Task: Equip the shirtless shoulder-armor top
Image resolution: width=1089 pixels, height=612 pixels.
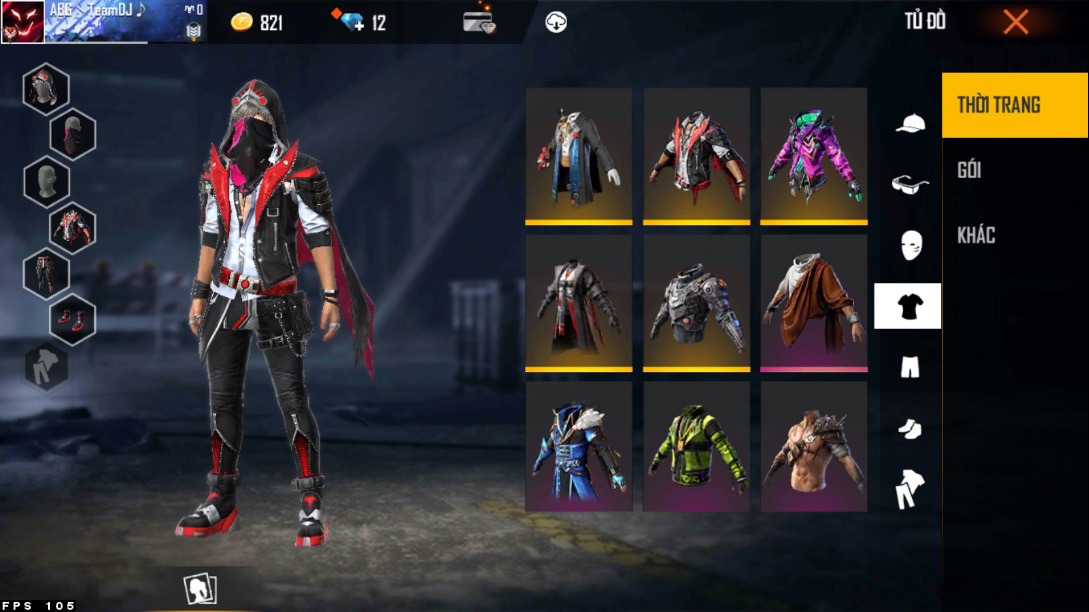Action: click(814, 447)
